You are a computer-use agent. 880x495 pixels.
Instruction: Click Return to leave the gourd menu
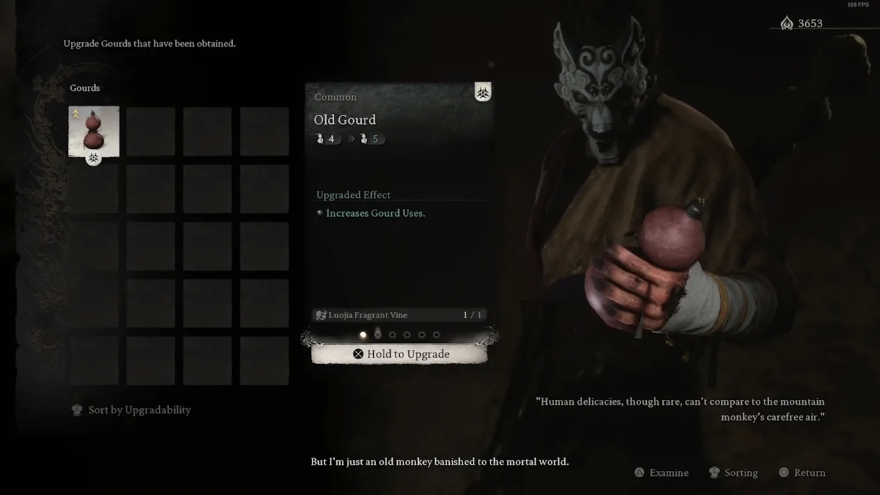click(803, 473)
